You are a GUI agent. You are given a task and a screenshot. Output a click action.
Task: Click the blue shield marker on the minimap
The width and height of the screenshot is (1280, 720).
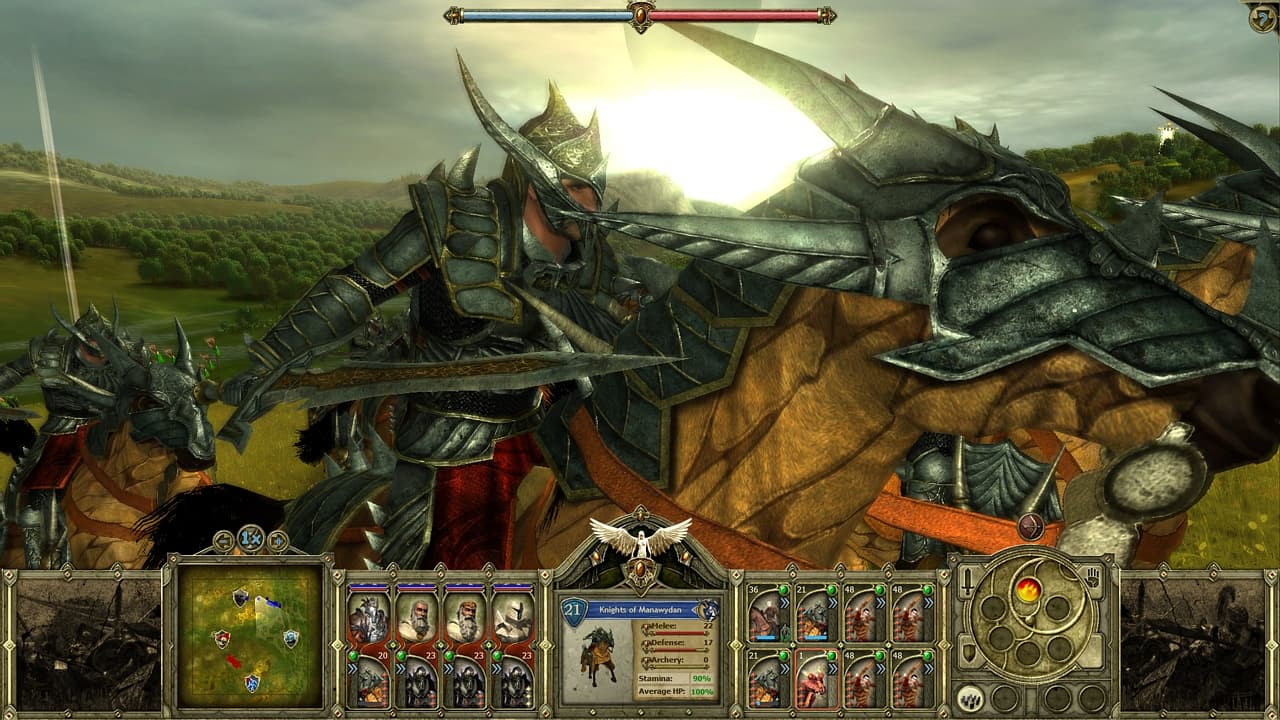pyautogui.click(x=290, y=640)
